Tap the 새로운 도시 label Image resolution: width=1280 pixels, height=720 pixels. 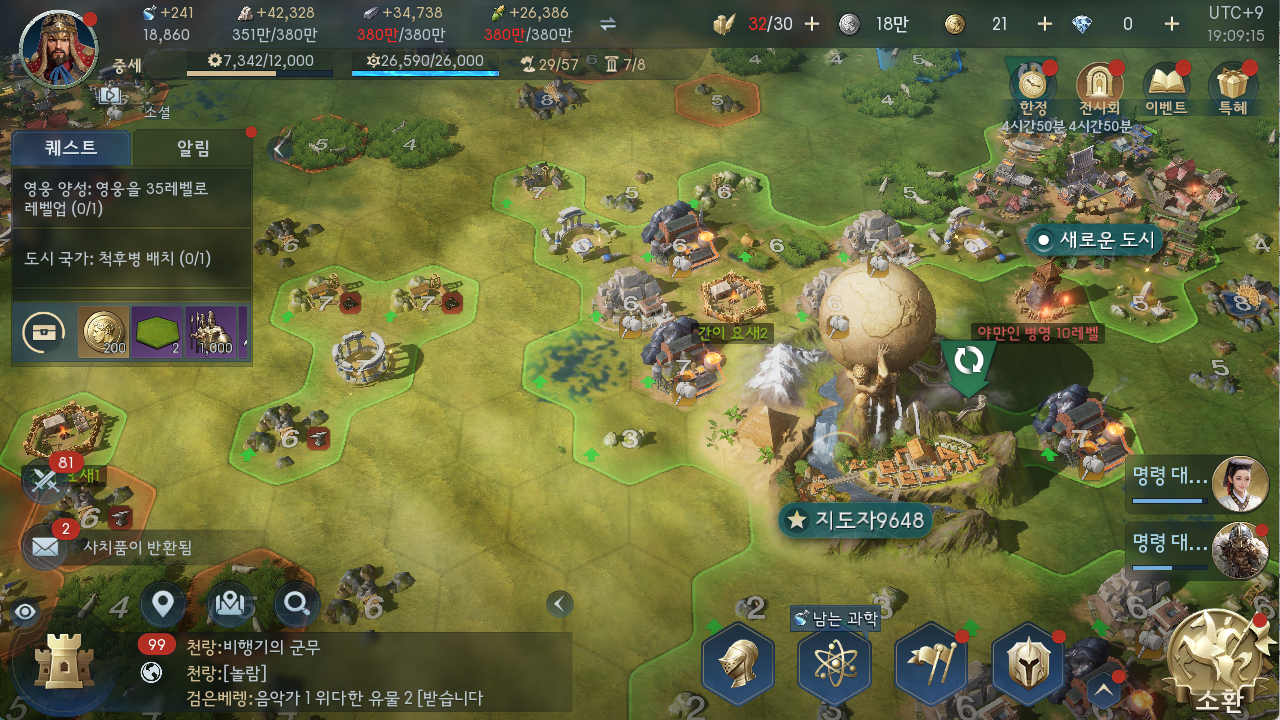pos(1096,240)
